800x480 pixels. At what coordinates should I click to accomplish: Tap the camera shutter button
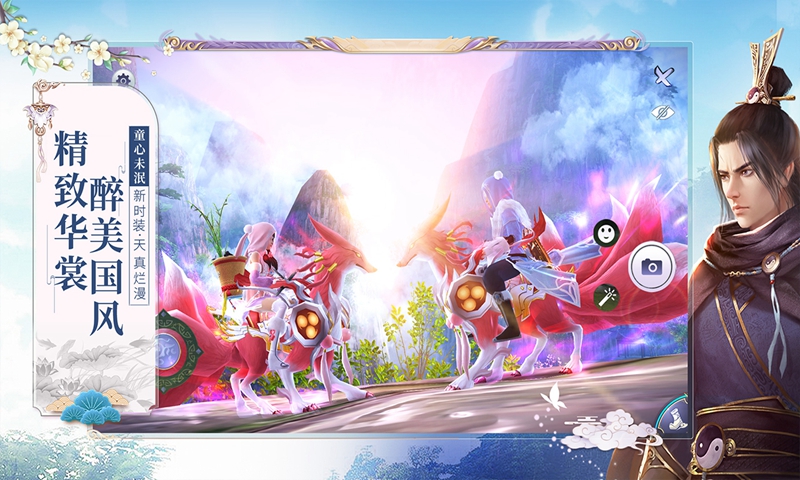(x=651, y=266)
